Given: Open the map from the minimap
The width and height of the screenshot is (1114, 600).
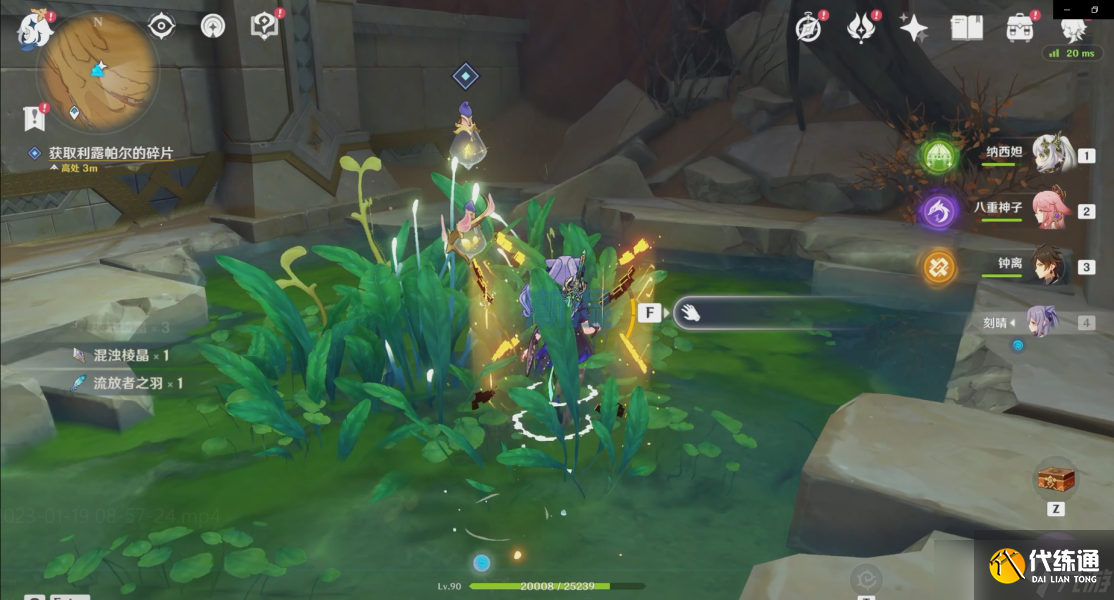Looking at the screenshot, I should click(x=97, y=72).
